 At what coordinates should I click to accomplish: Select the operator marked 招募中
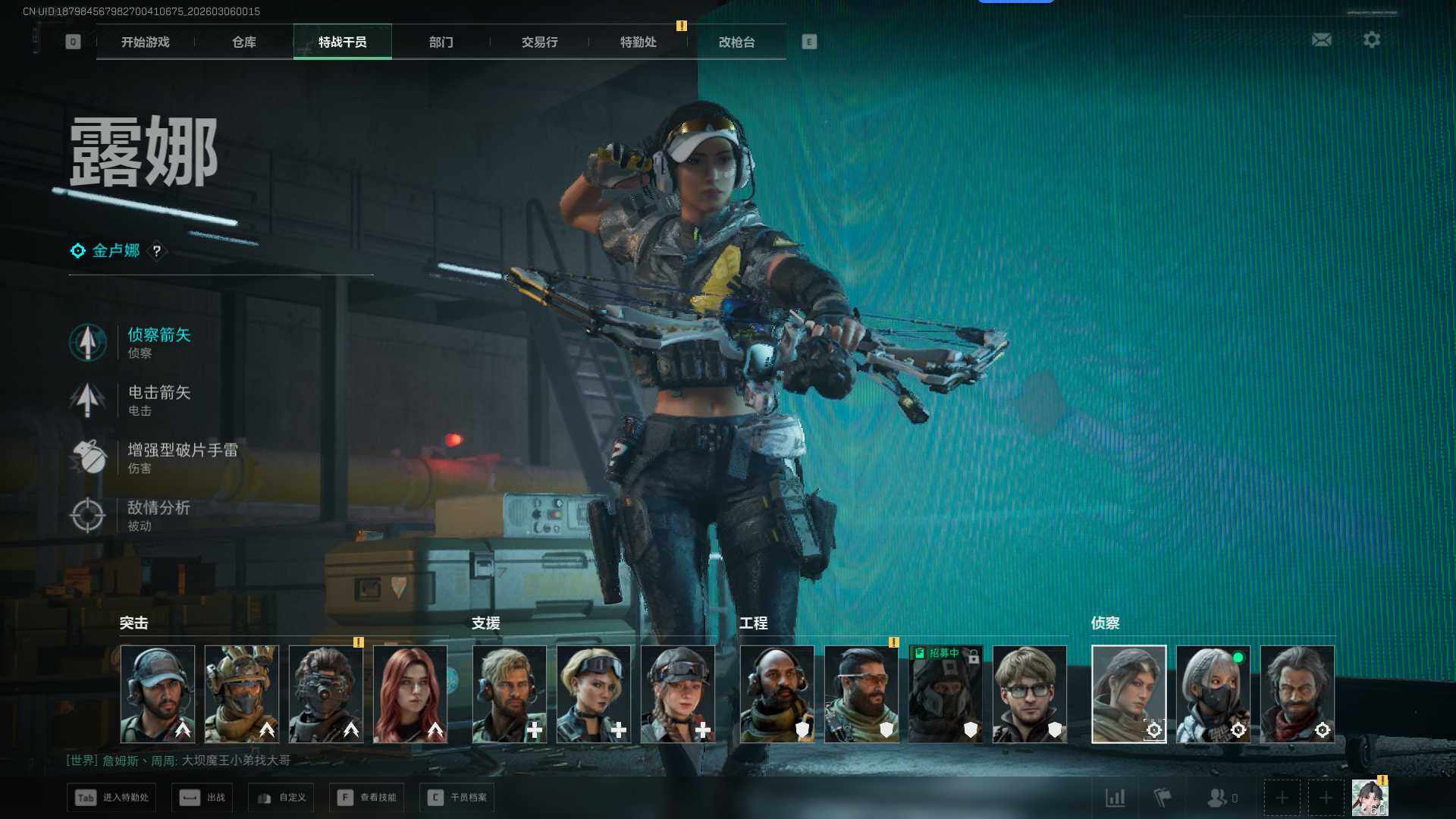pyautogui.click(x=946, y=694)
